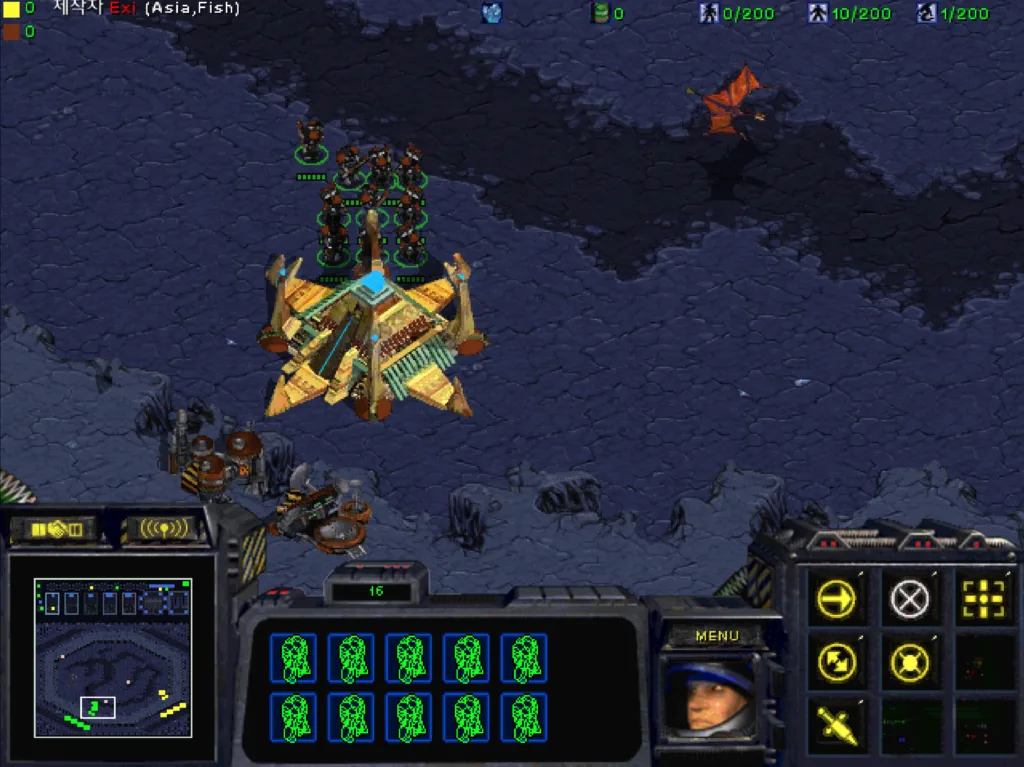
Task: Click on the minimap
Action: click(x=112, y=657)
